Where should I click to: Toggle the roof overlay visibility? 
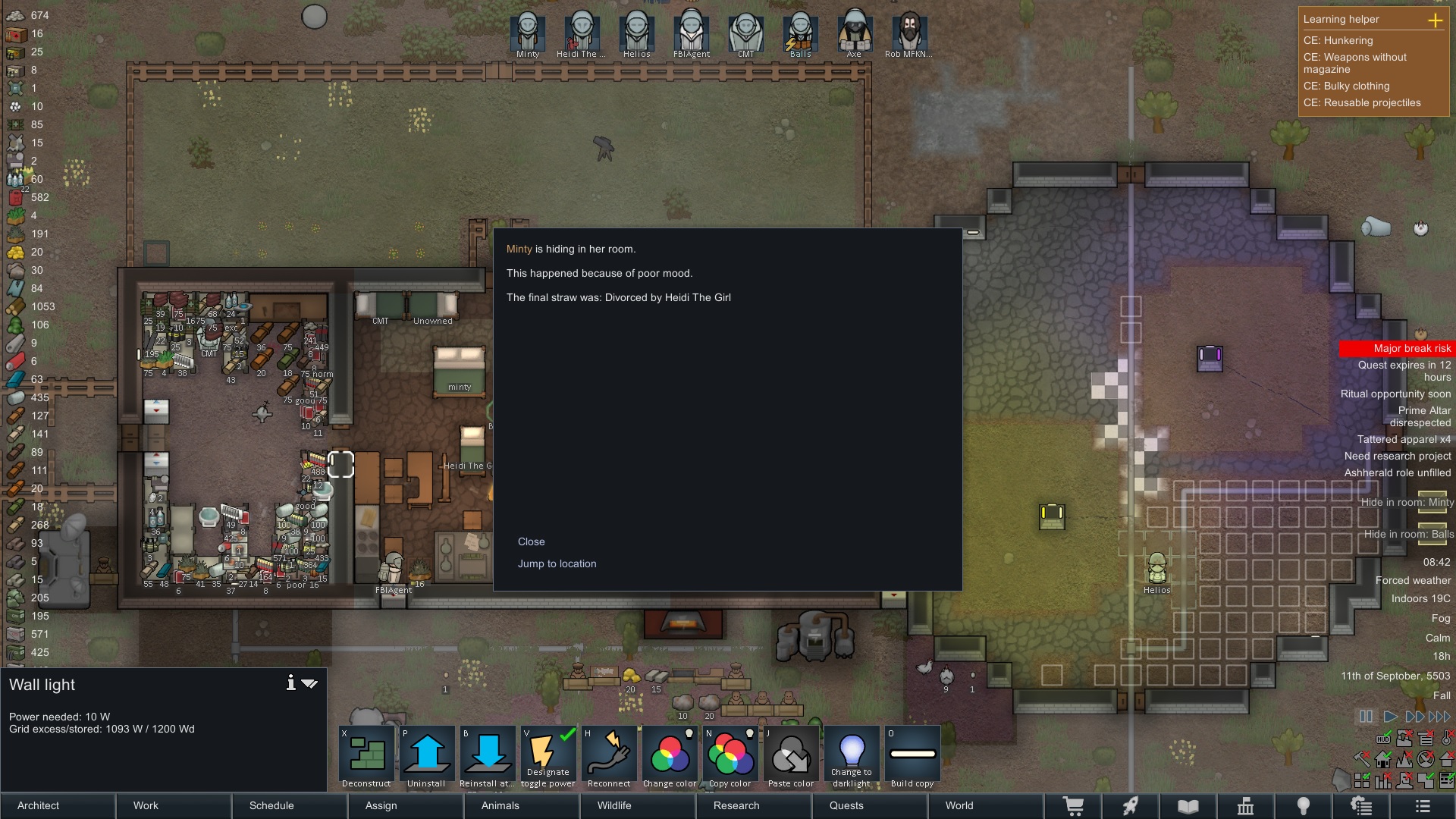(1445, 759)
